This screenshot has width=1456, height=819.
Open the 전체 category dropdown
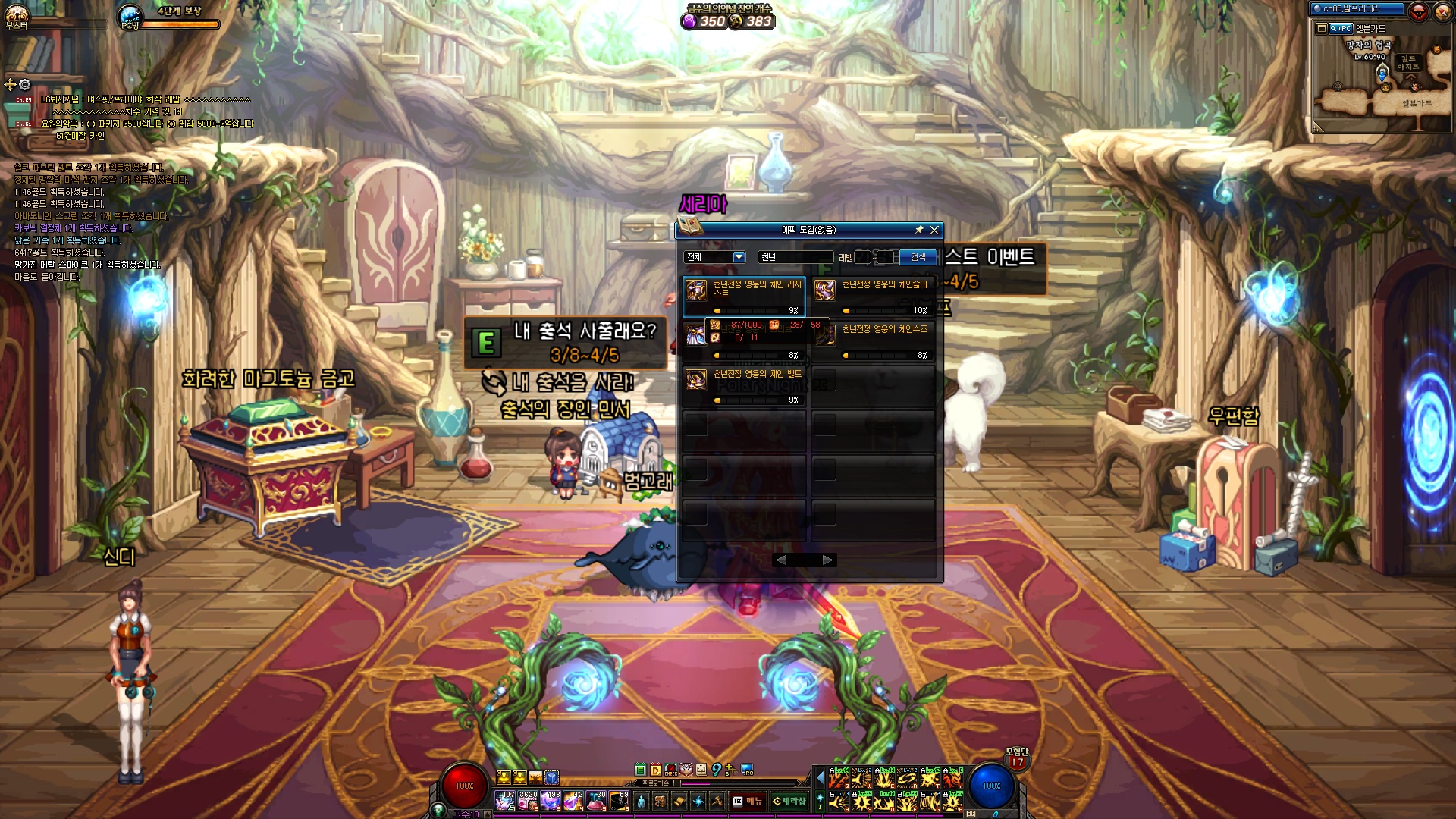tap(739, 257)
